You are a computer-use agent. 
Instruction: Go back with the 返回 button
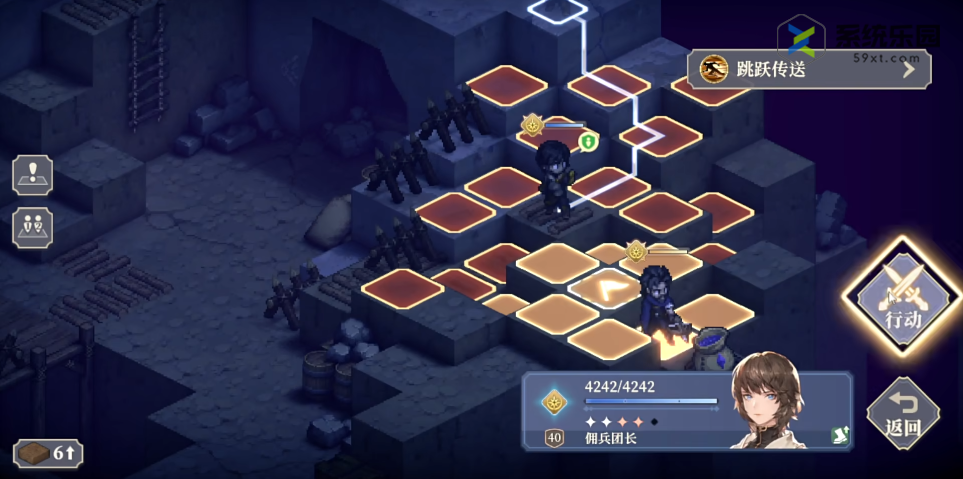902,414
